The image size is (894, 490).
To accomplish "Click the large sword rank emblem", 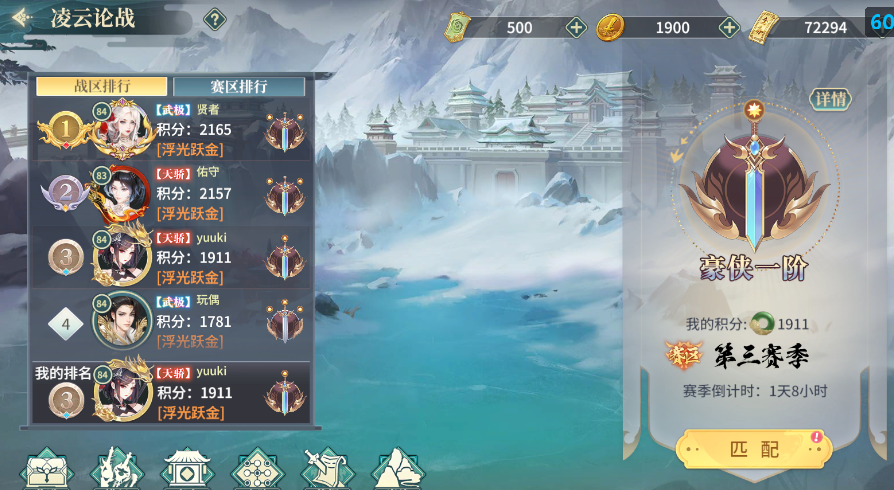I will click(x=755, y=185).
